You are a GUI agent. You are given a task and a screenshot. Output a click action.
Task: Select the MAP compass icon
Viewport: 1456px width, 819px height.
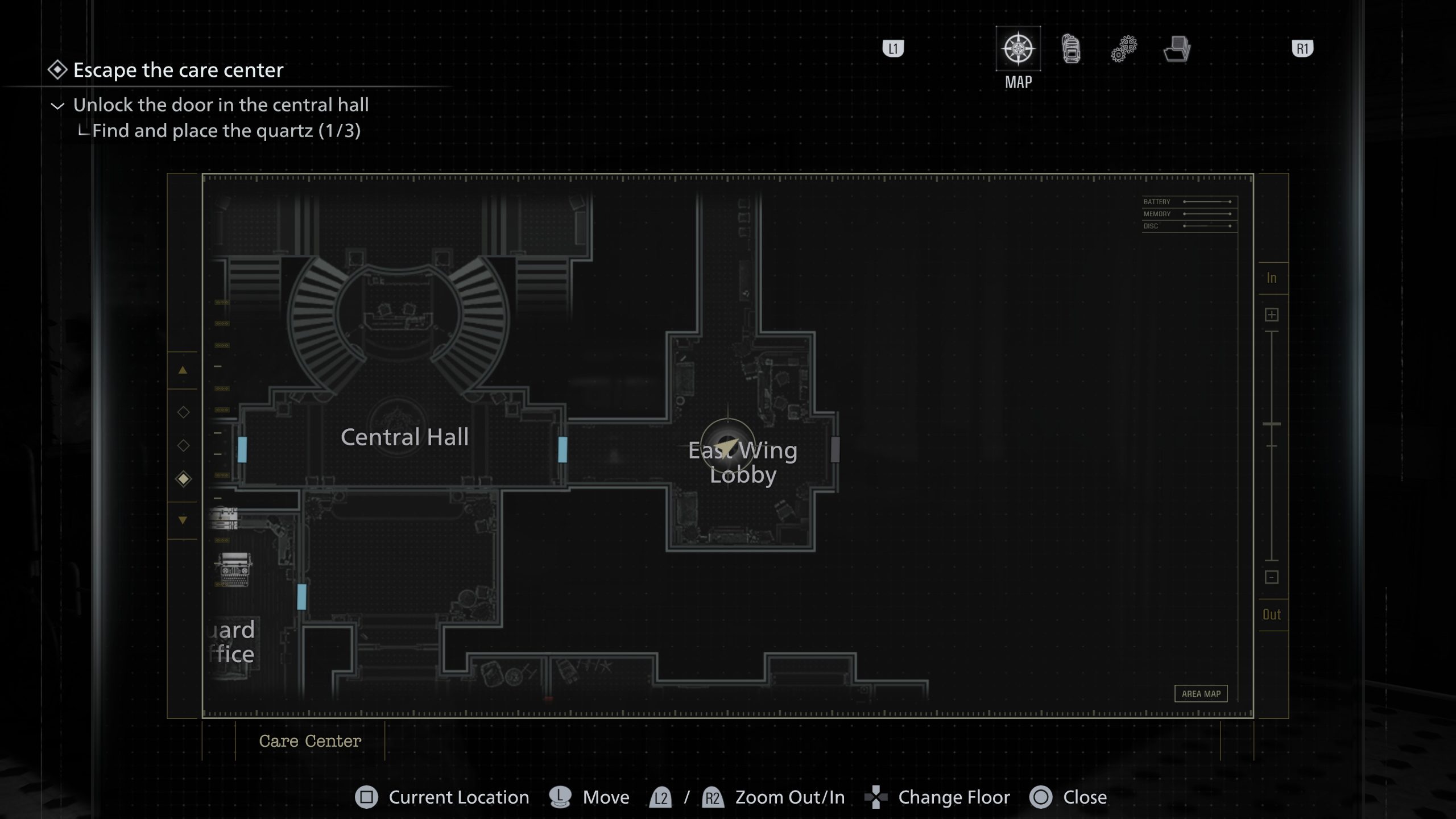[x=1018, y=49]
